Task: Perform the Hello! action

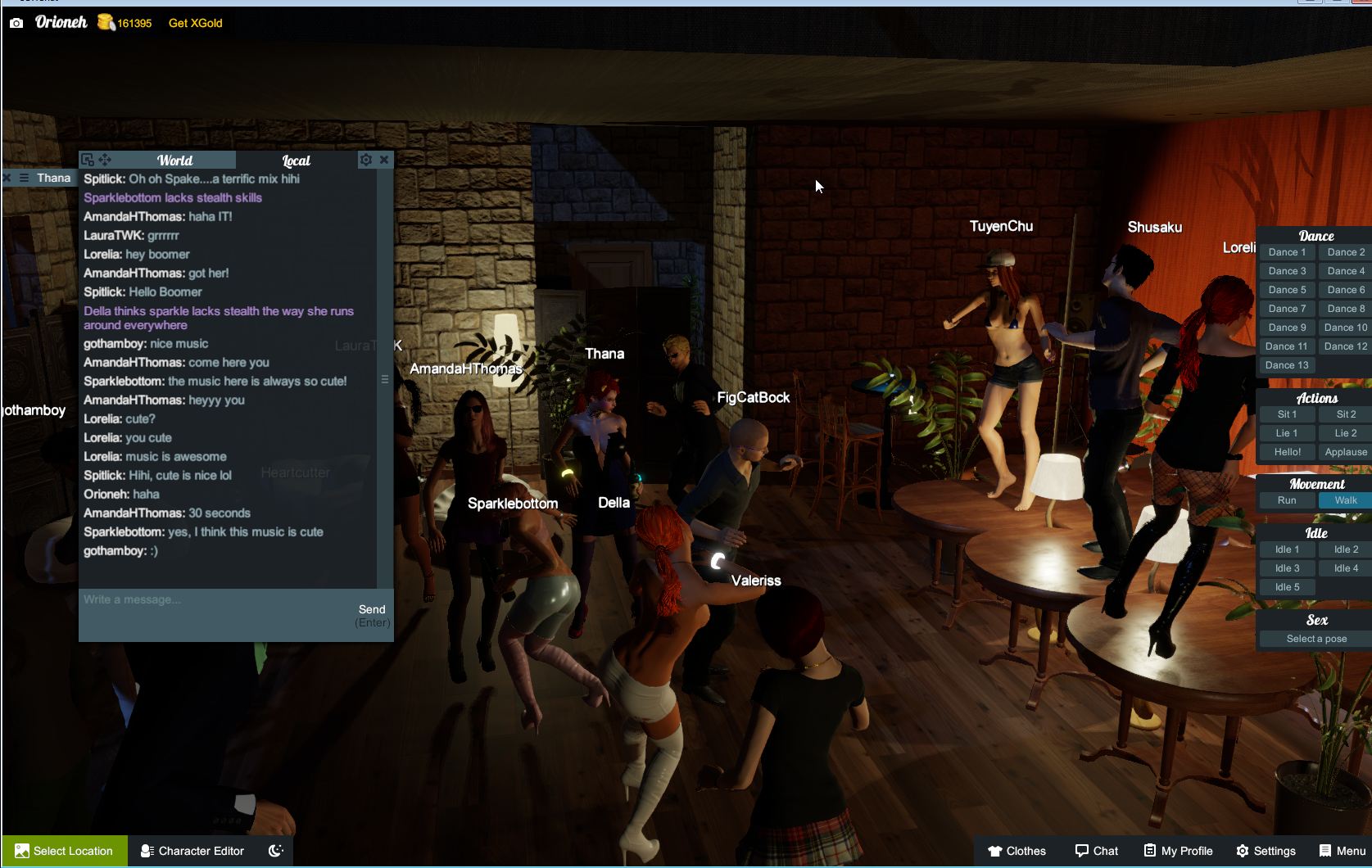Action: click(1287, 452)
